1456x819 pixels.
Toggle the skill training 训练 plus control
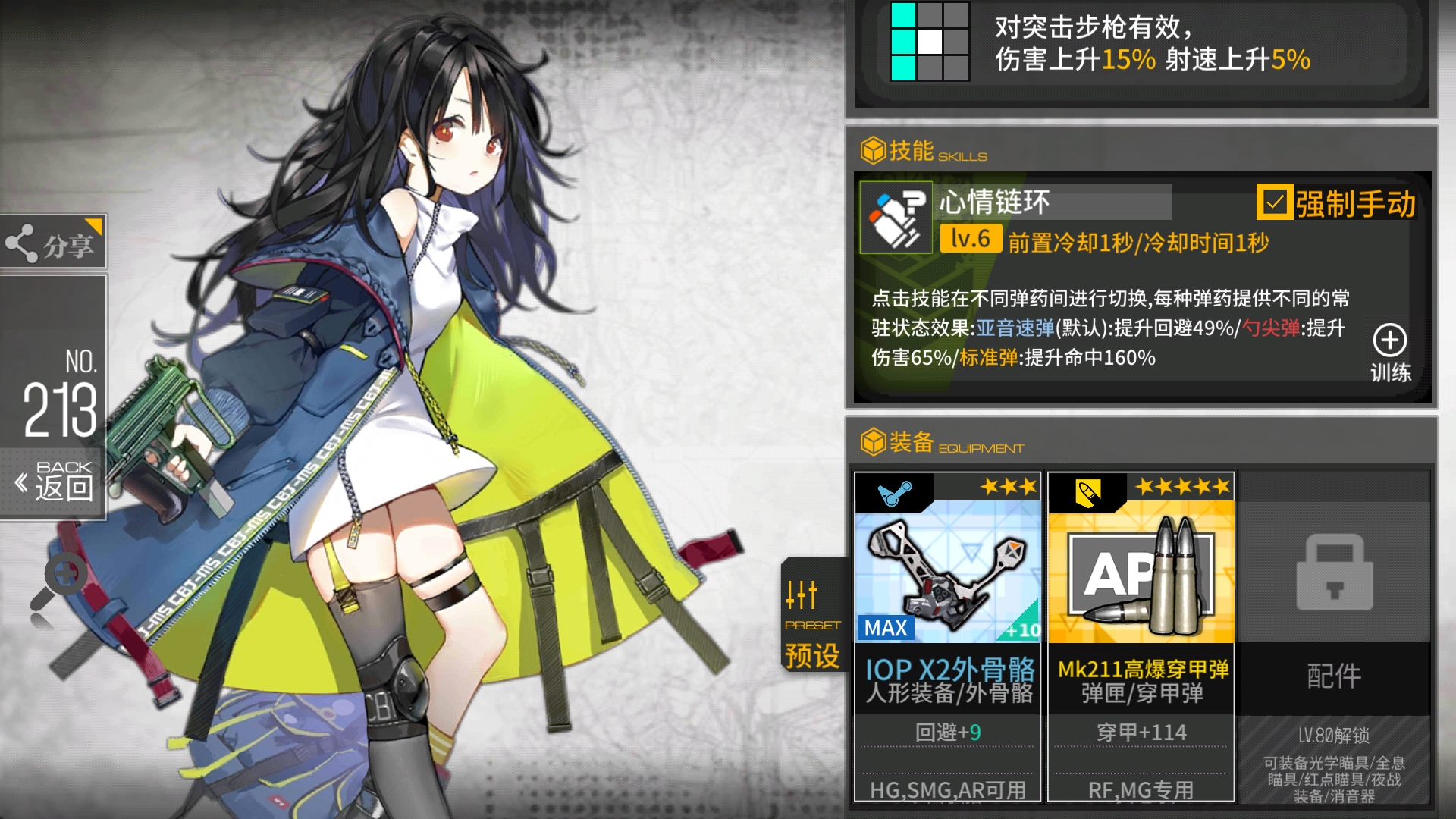pos(1390,341)
